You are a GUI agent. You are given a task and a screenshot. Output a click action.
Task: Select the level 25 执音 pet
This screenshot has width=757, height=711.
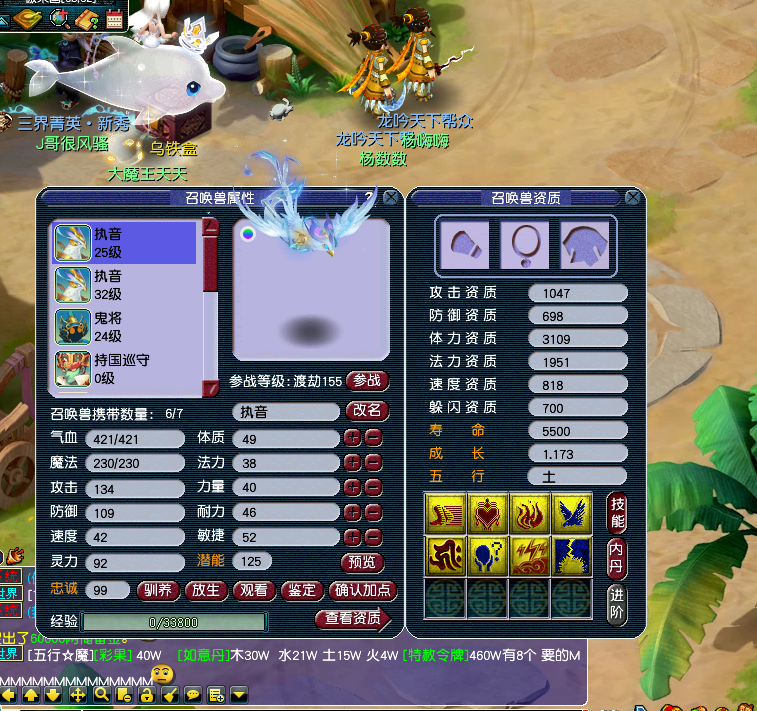(124, 243)
